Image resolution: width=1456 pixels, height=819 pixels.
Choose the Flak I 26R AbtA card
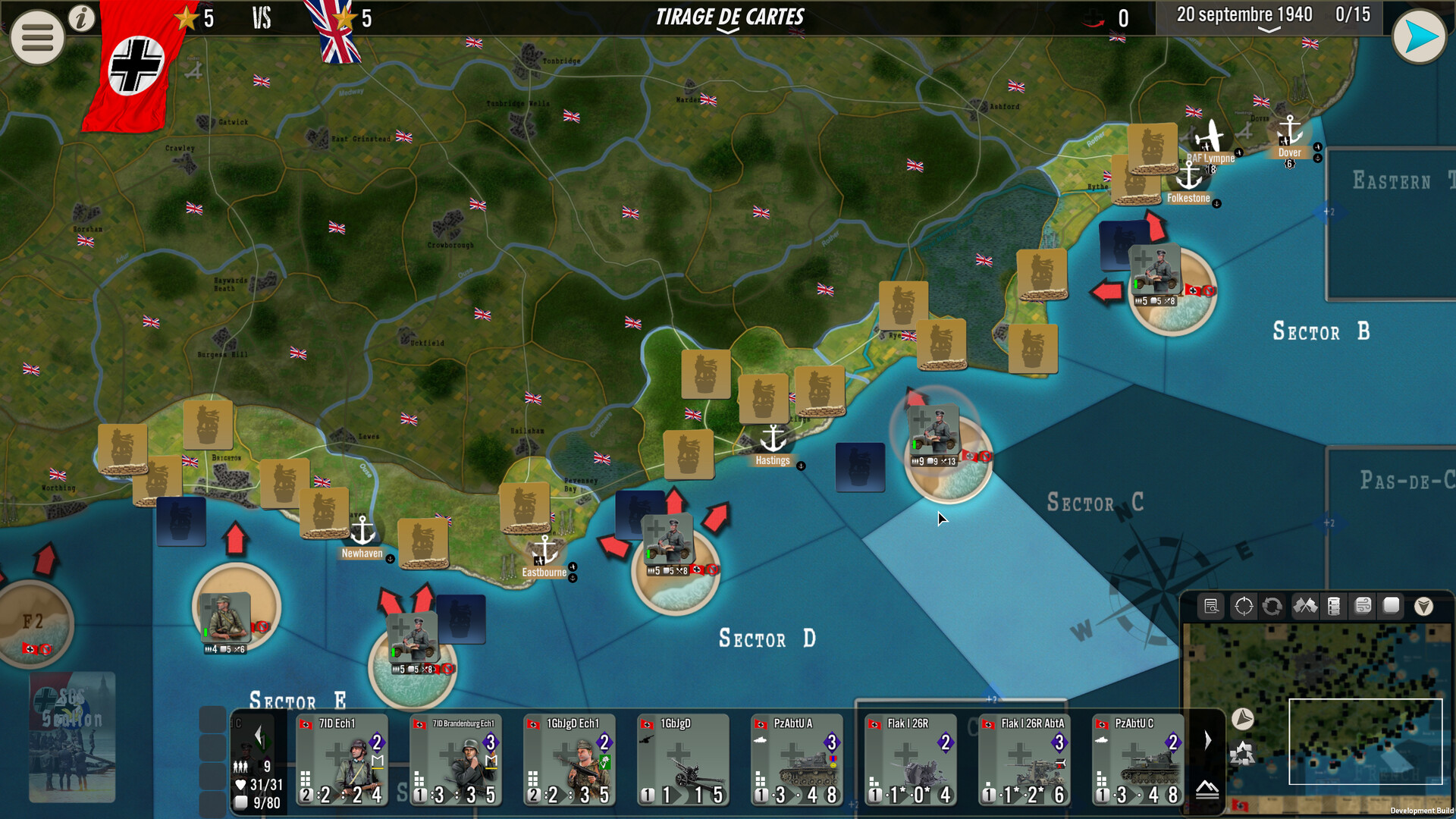point(1025,760)
